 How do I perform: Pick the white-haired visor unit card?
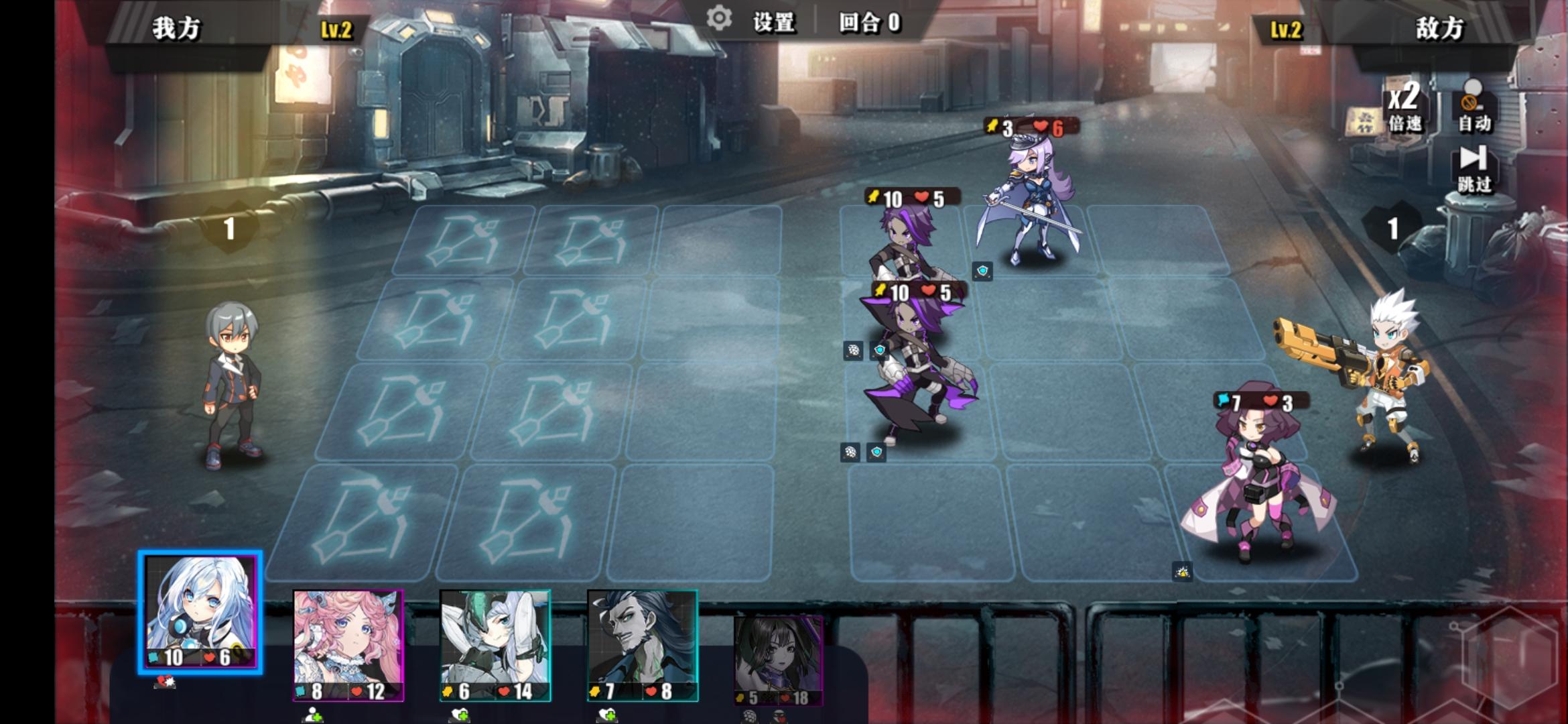pyautogui.click(x=495, y=645)
